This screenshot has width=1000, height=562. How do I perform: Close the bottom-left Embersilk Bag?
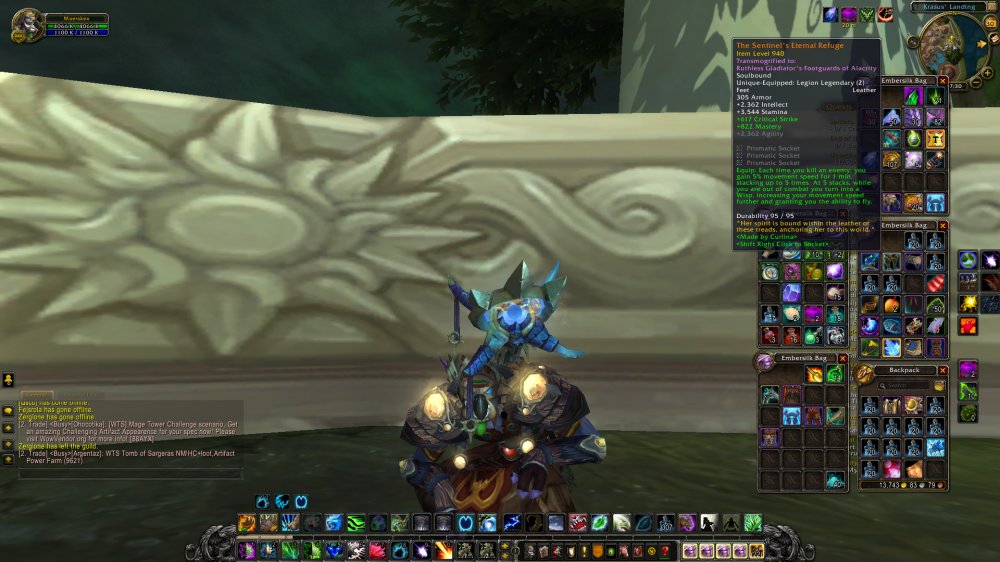pos(842,358)
